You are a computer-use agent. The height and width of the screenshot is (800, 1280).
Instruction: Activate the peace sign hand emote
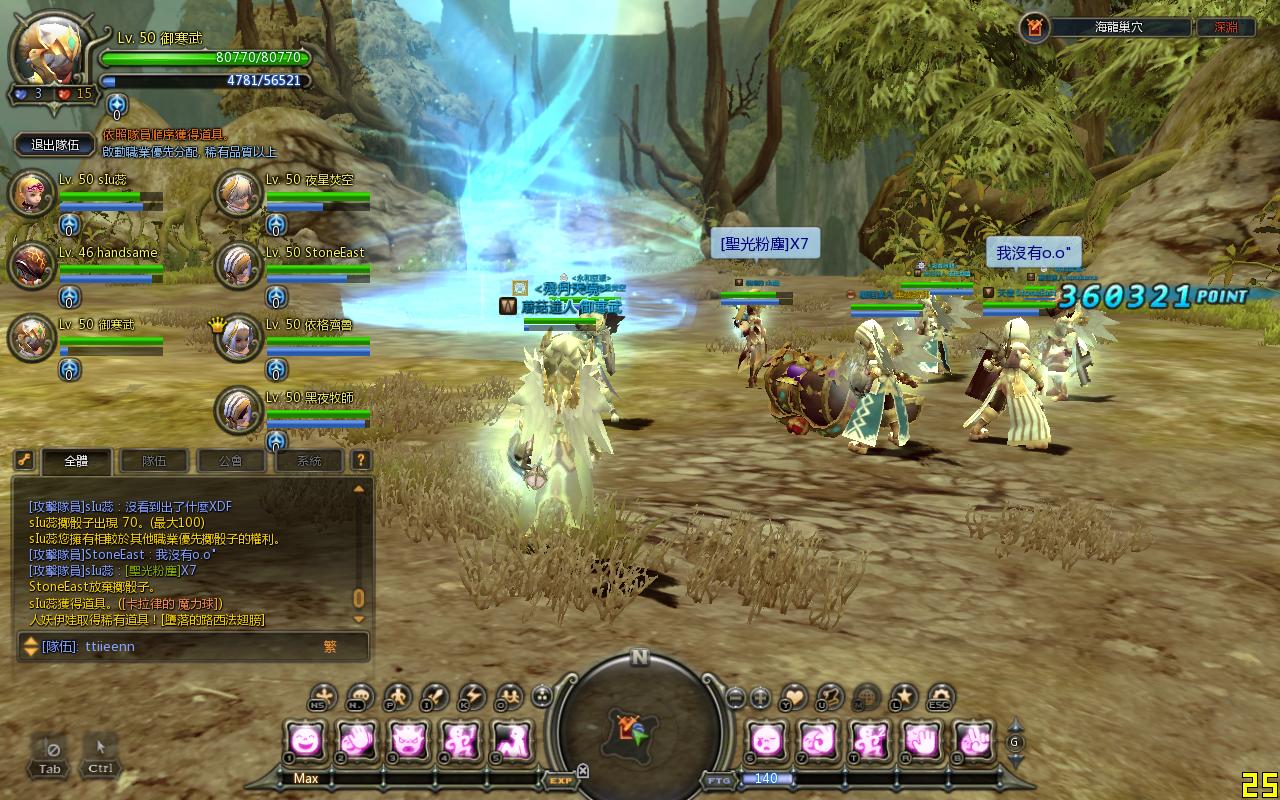972,741
